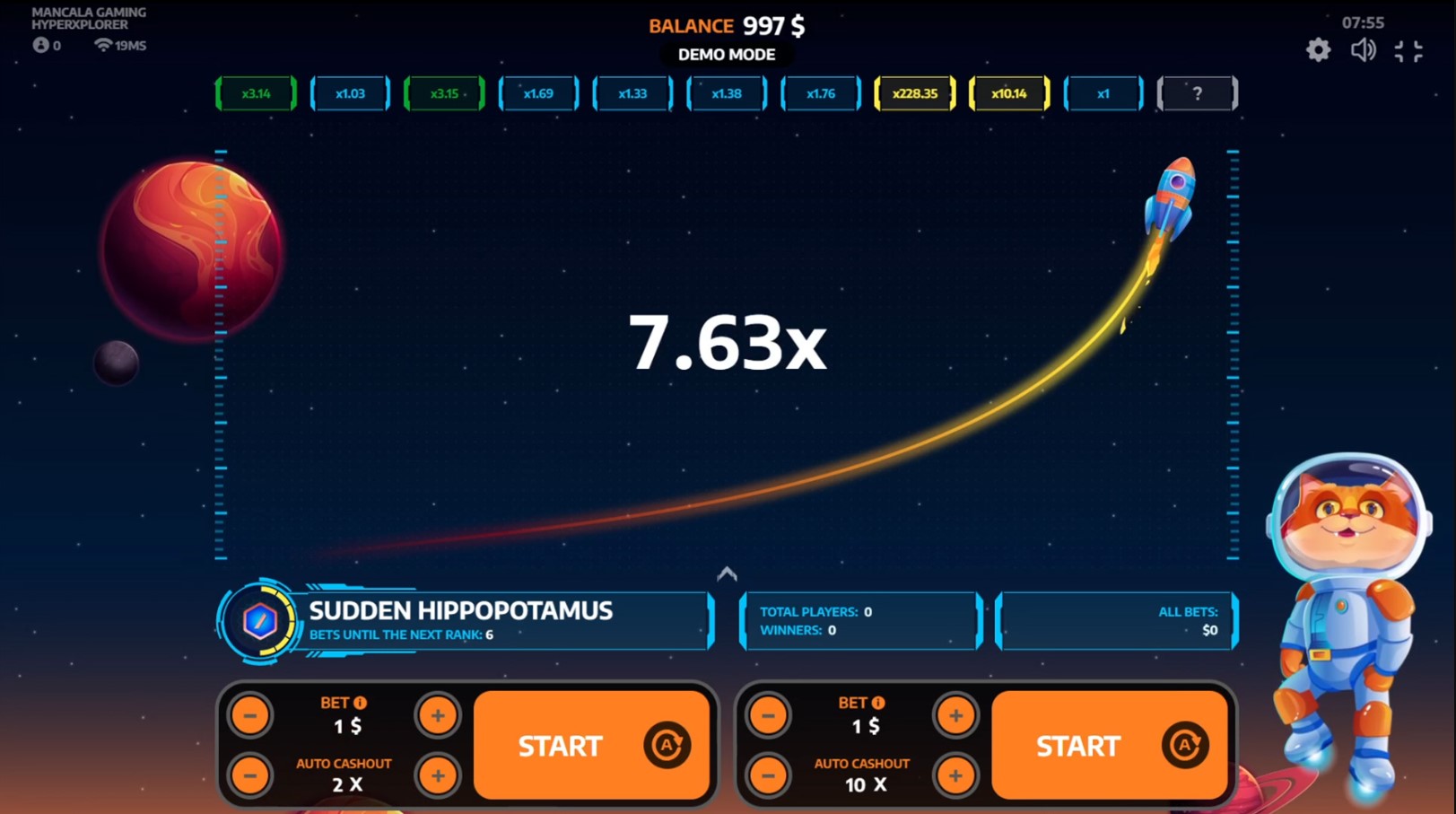Expand the panel with the upward chevron

[727, 573]
